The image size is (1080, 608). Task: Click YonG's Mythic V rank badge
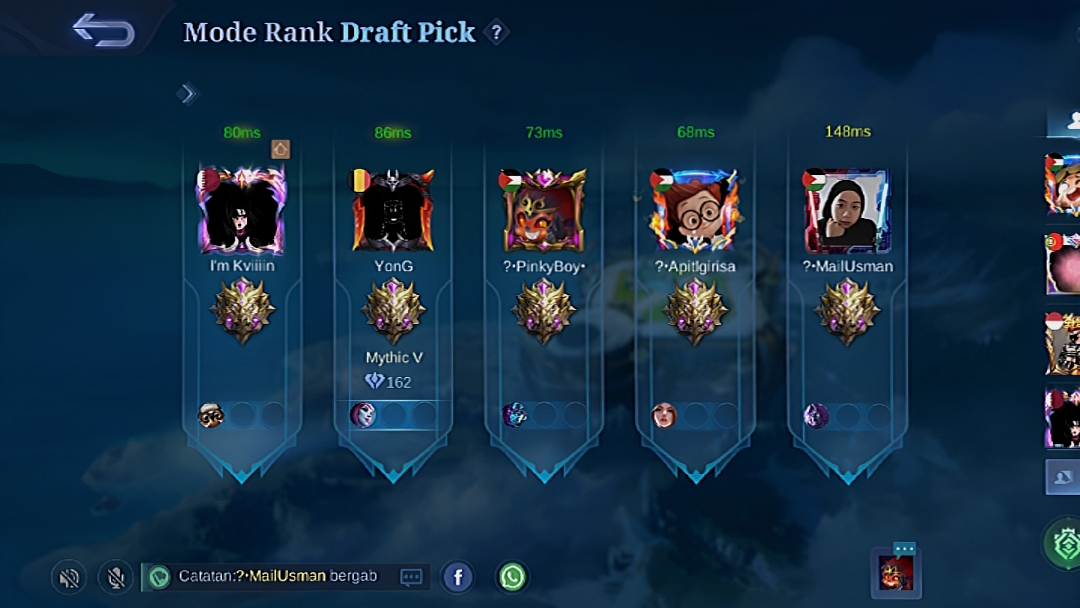[393, 312]
